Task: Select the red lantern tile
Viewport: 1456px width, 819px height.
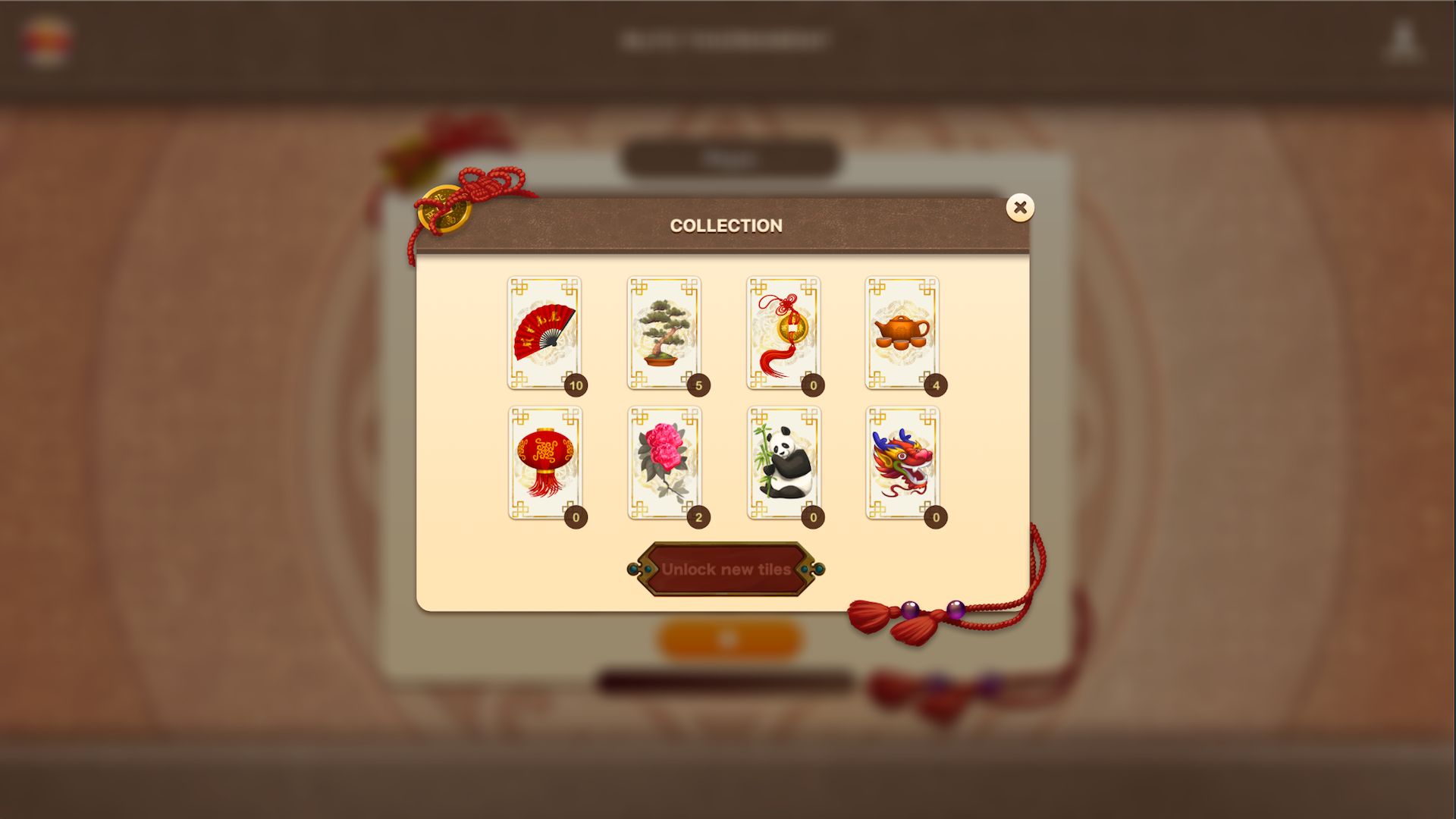Action: pos(543,463)
